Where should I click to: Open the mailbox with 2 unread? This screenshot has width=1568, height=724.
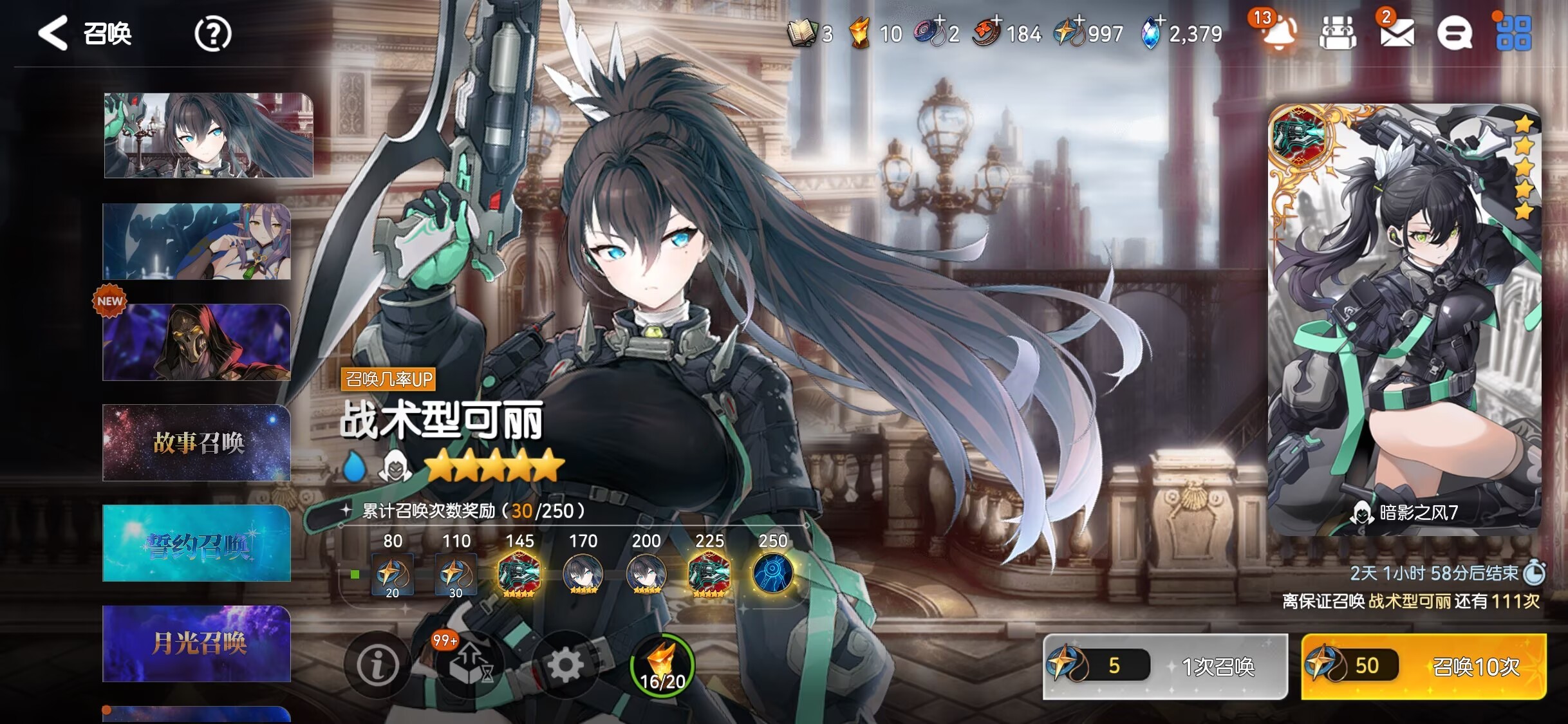coord(1397,33)
